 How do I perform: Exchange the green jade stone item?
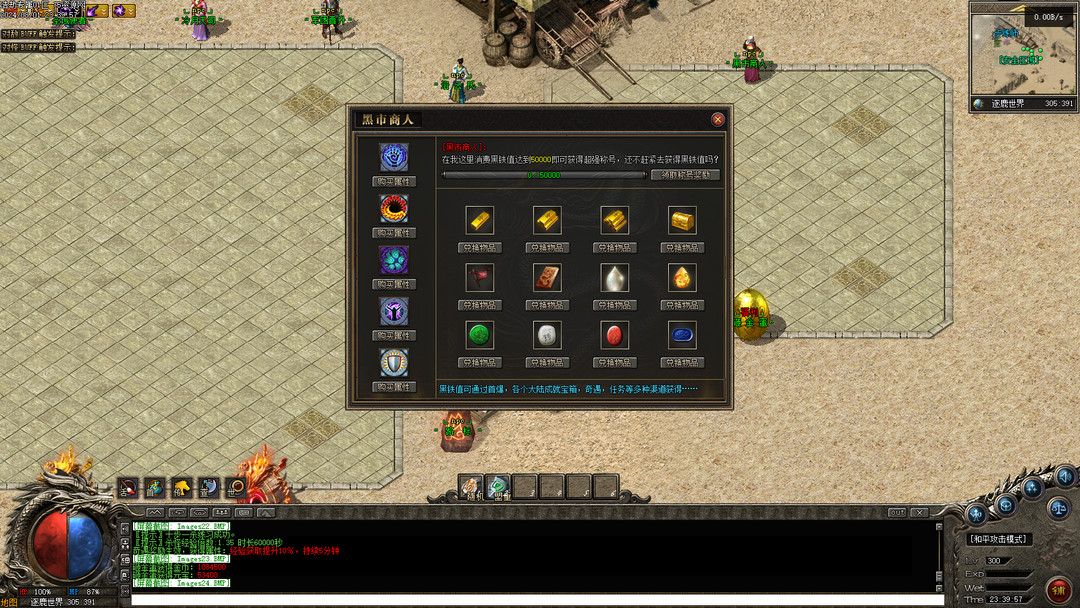[x=480, y=362]
